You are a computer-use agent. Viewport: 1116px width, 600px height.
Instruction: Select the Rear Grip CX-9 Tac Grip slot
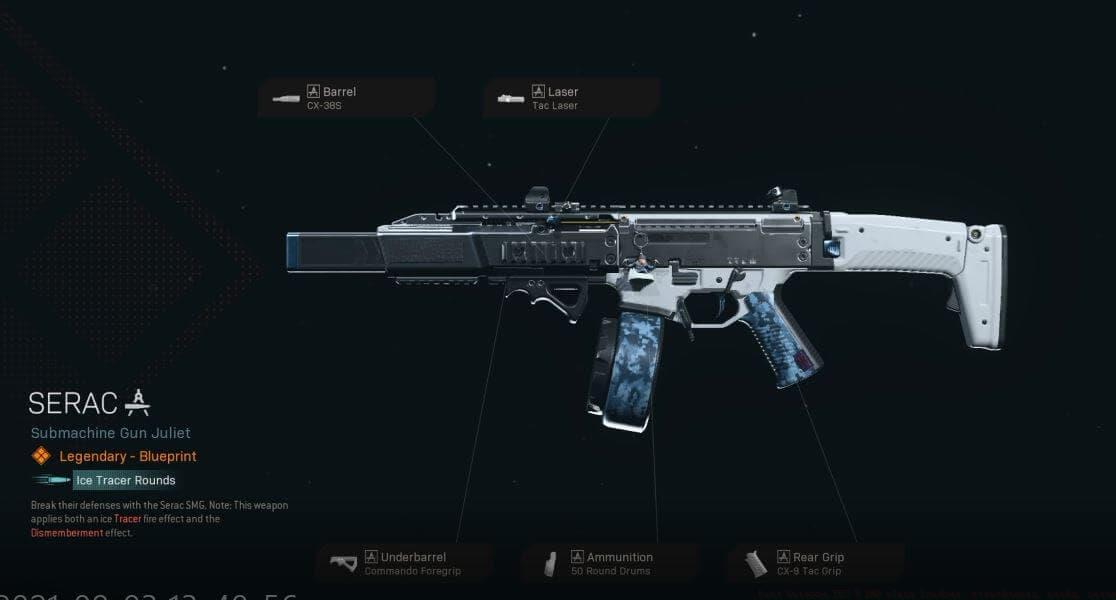click(814, 563)
